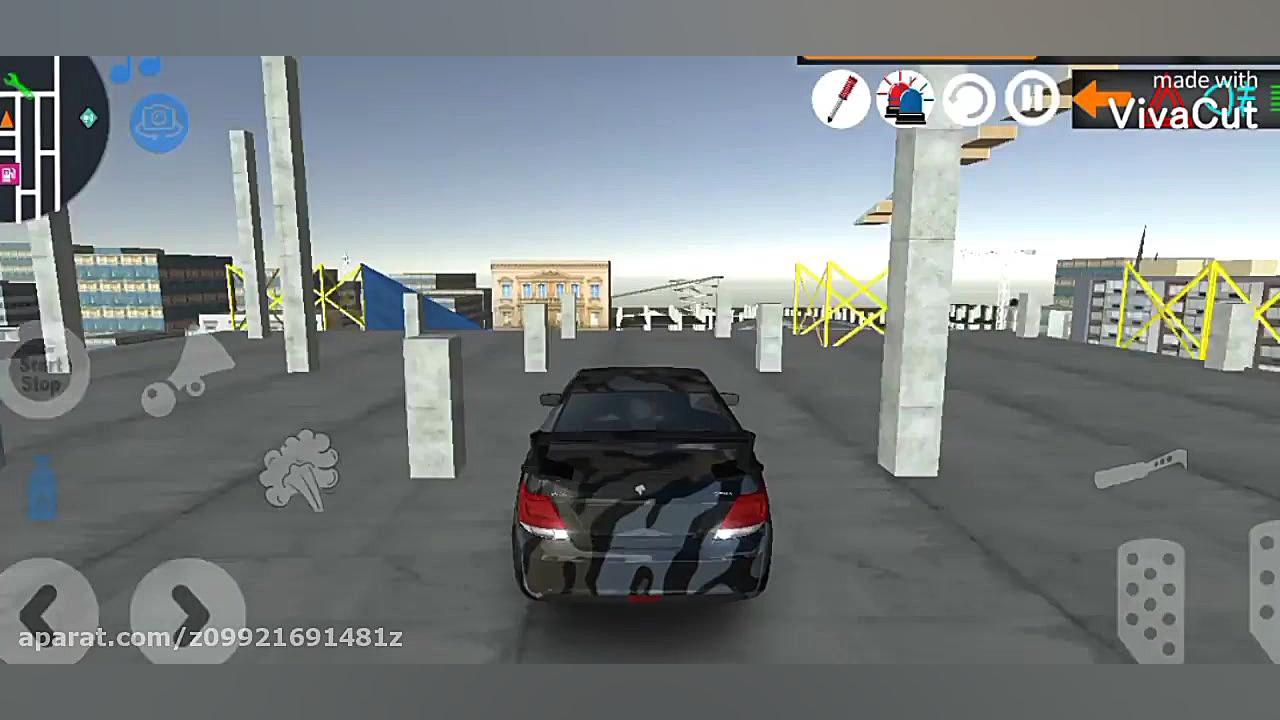The image size is (1280, 720).
Task: Steer right with the right arrow
Action: coord(188,607)
